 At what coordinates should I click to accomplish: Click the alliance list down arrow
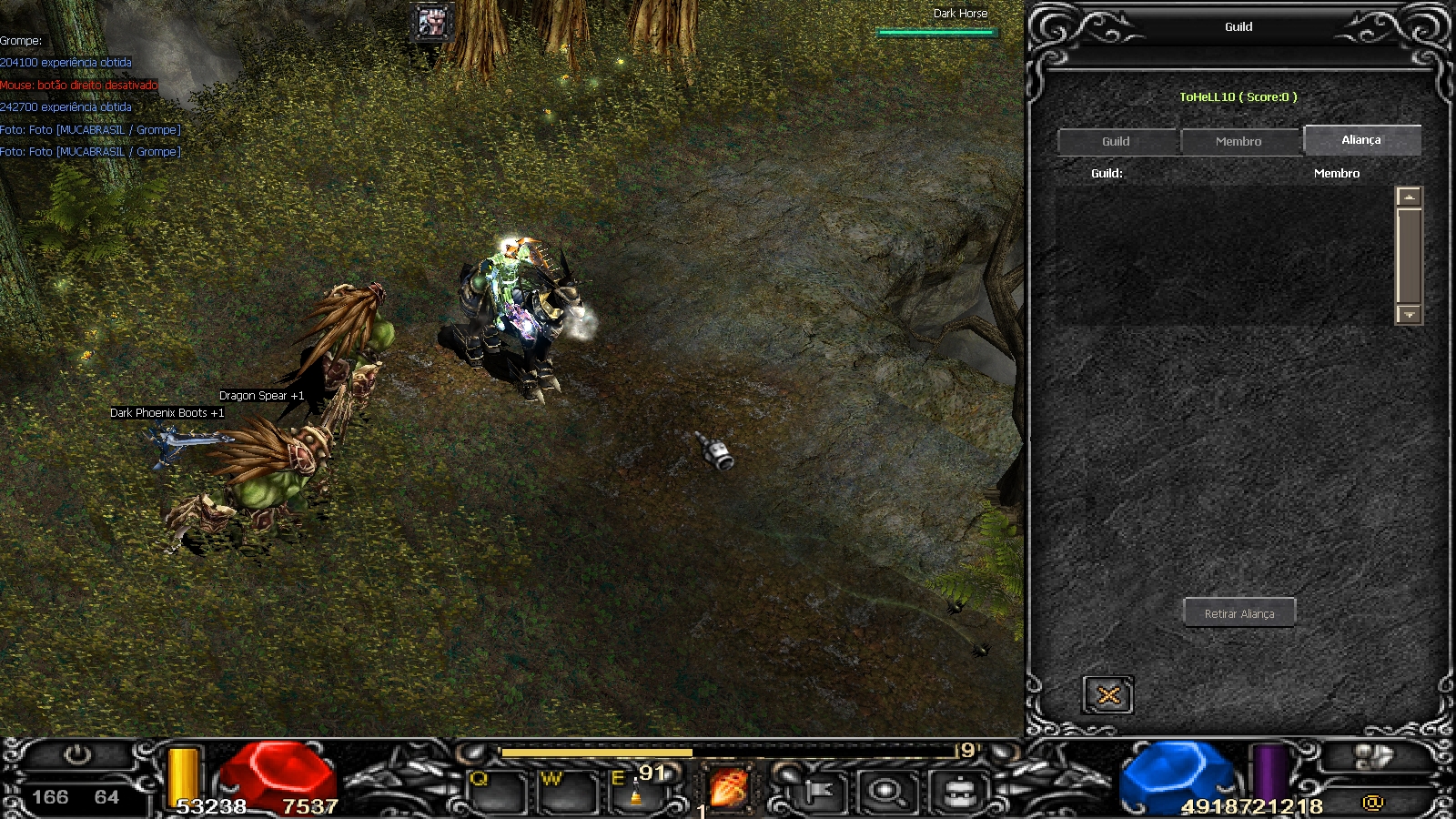click(x=1409, y=315)
